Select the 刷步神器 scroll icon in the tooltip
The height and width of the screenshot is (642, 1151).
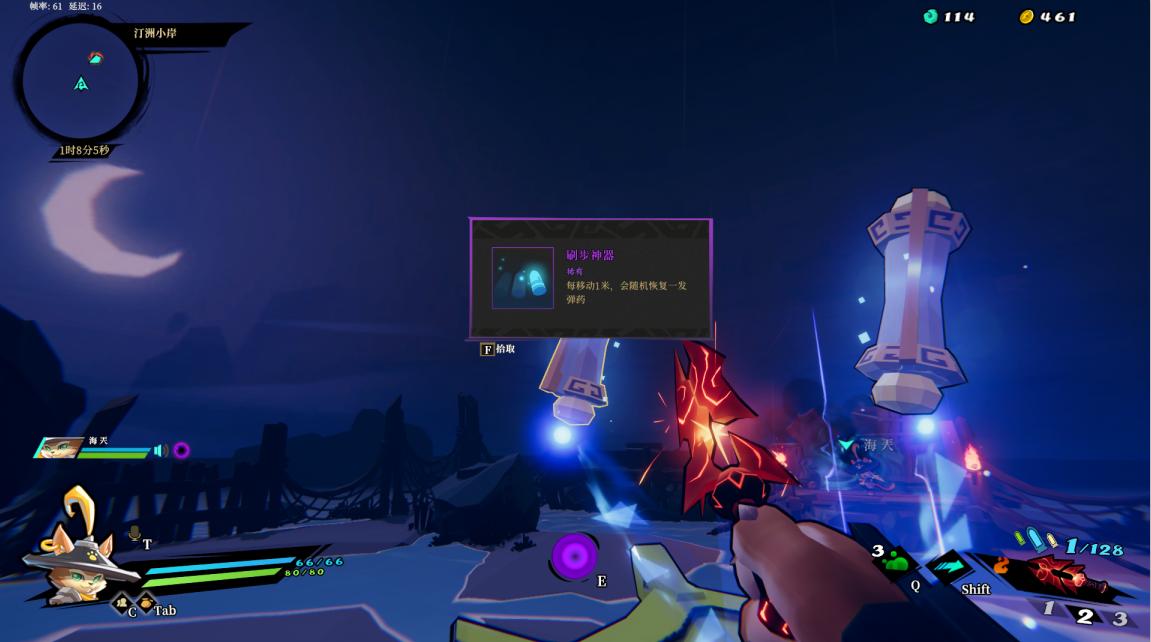(x=522, y=278)
